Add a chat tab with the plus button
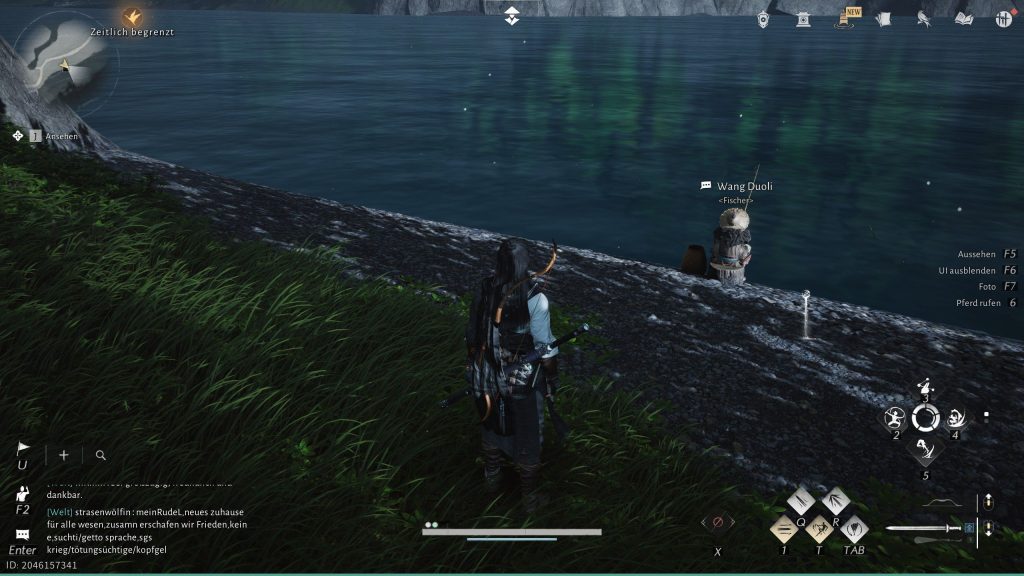Screen dimensions: 1024x576 (64, 455)
